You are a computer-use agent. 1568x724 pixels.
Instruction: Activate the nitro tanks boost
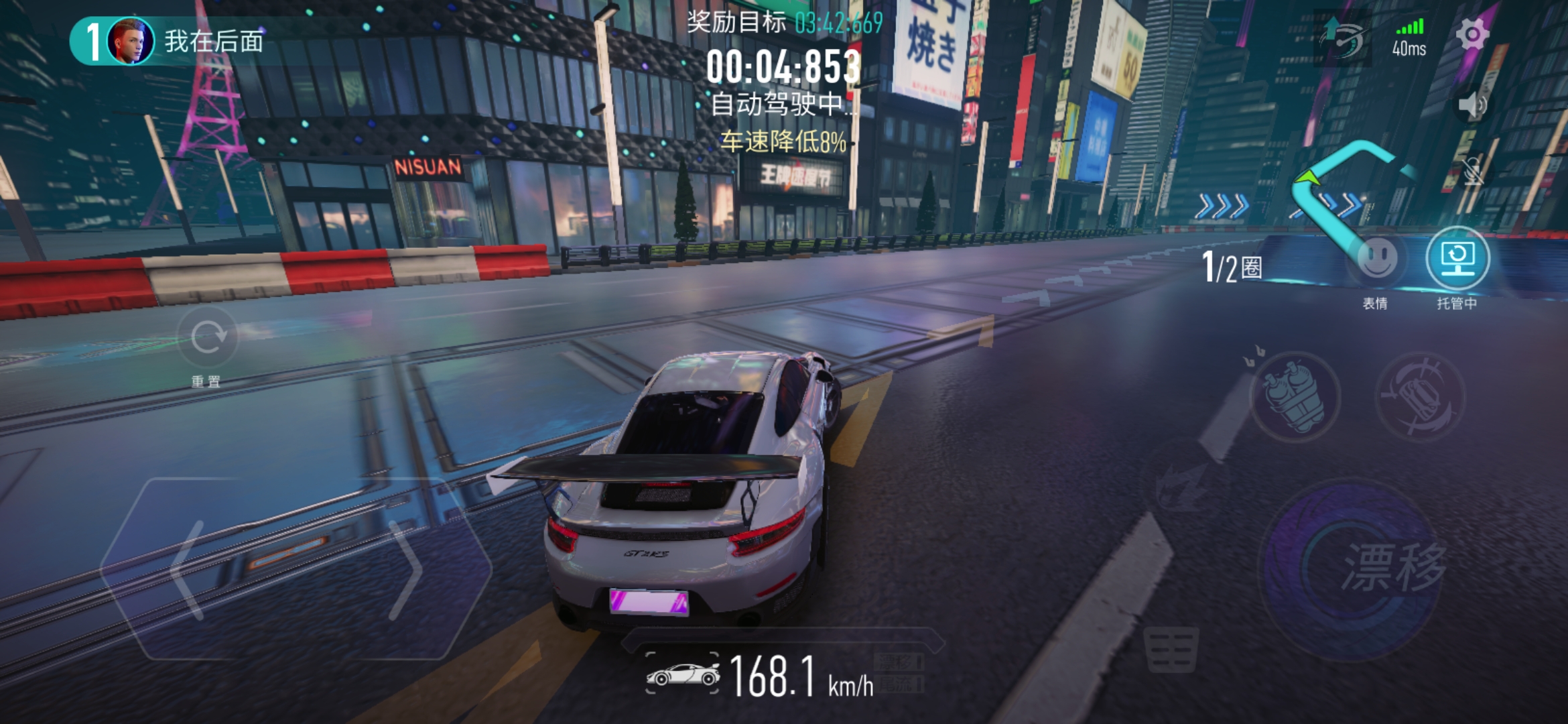[x=1295, y=396]
